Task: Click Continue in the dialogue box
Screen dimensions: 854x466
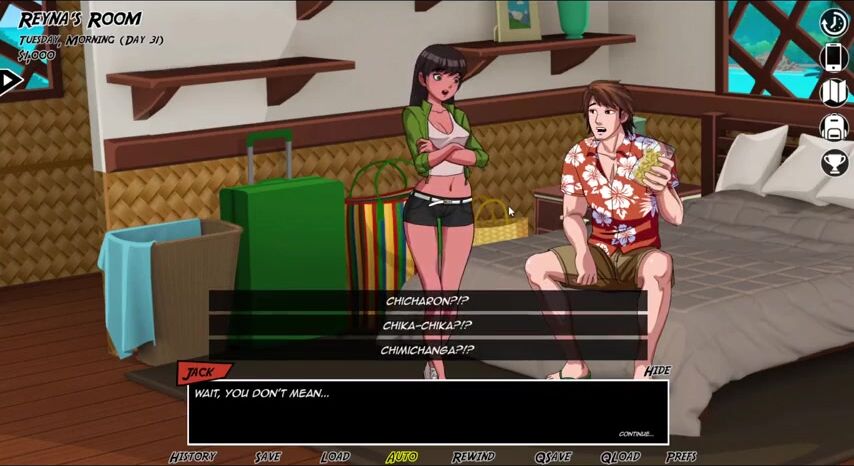Action: click(635, 434)
